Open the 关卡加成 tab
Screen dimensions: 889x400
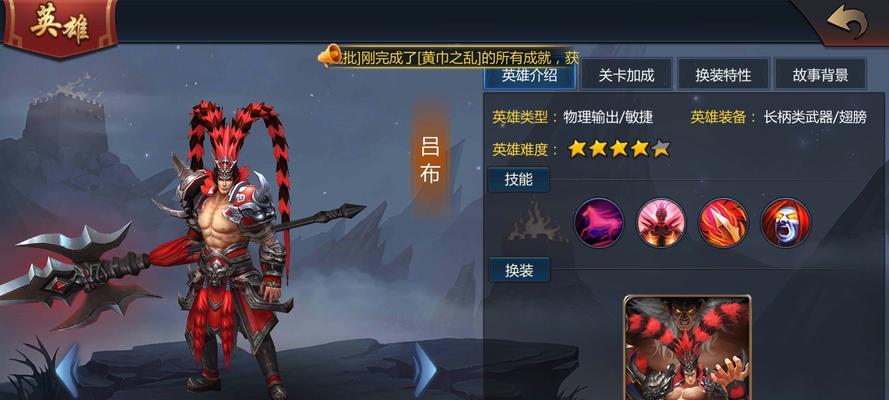click(626, 75)
